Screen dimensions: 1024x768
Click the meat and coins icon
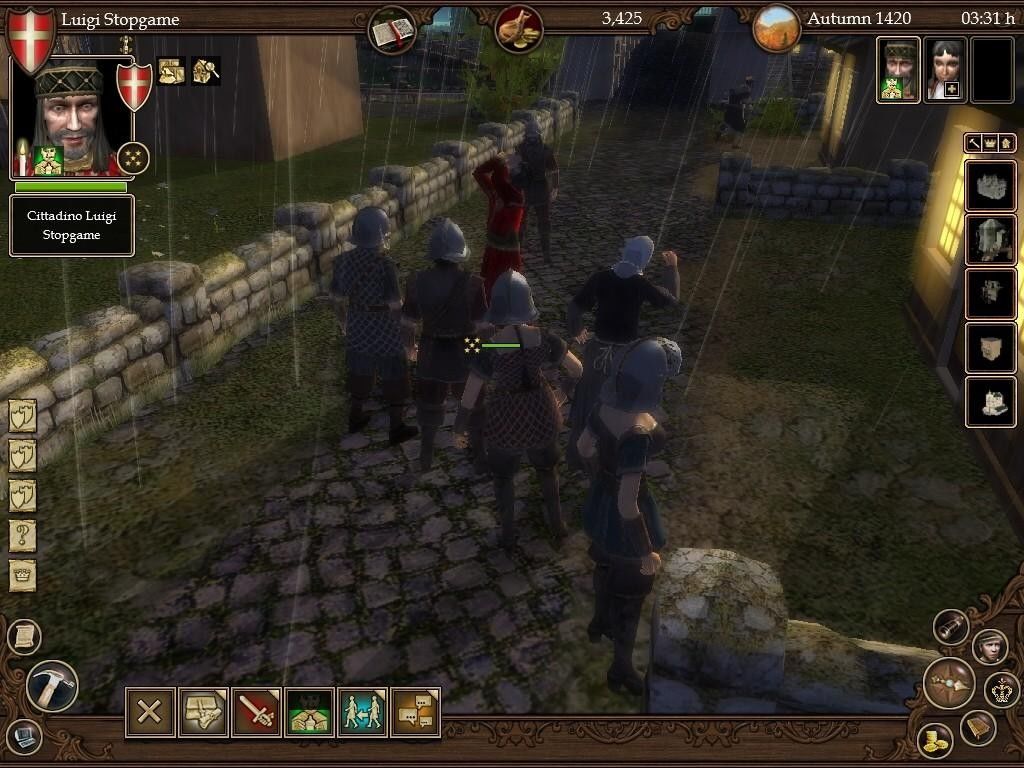[519, 29]
